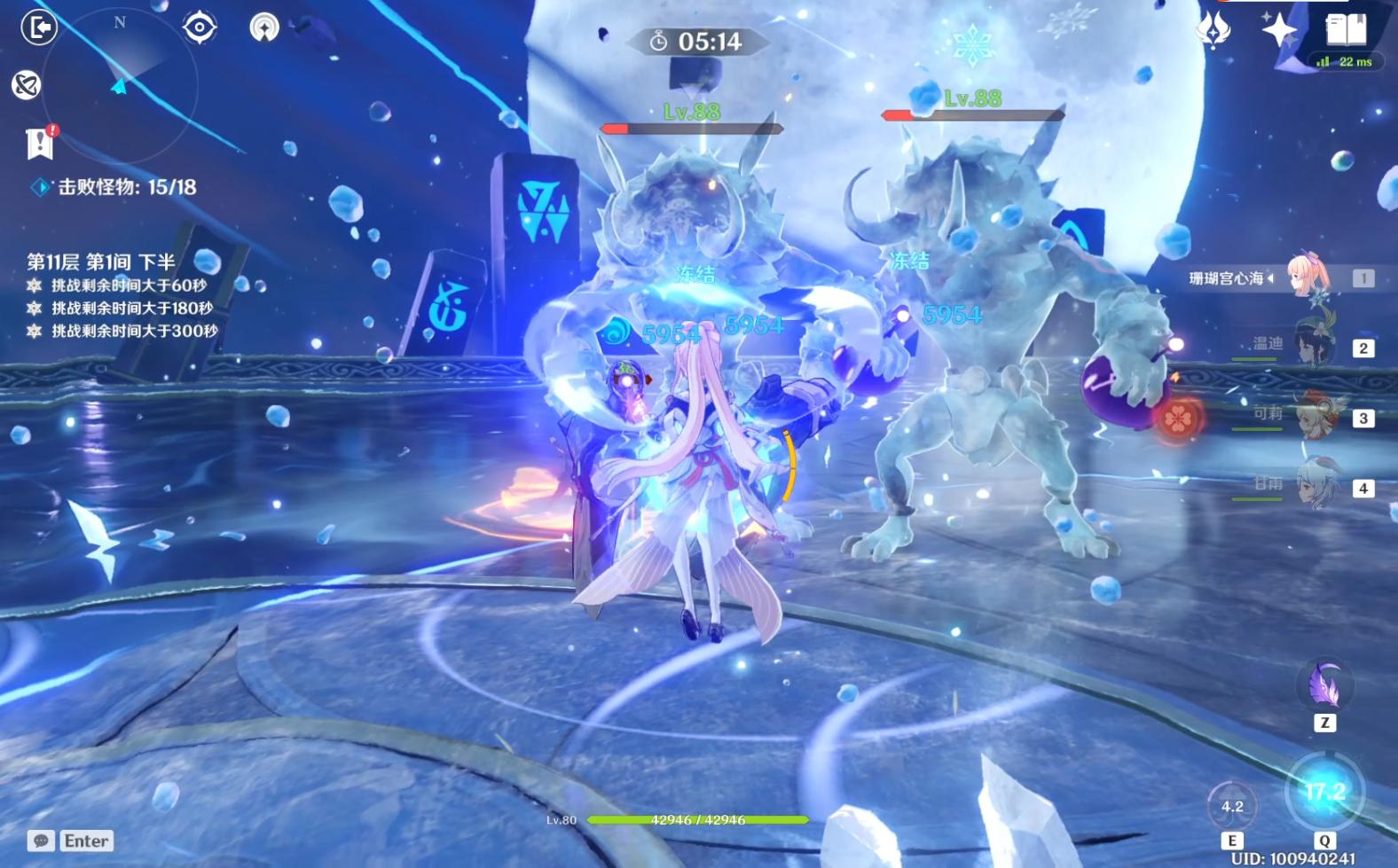The width and height of the screenshot is (1398, 868).
Task: Open the winged emblem icon beside the star
Action: coord(1213,30)
